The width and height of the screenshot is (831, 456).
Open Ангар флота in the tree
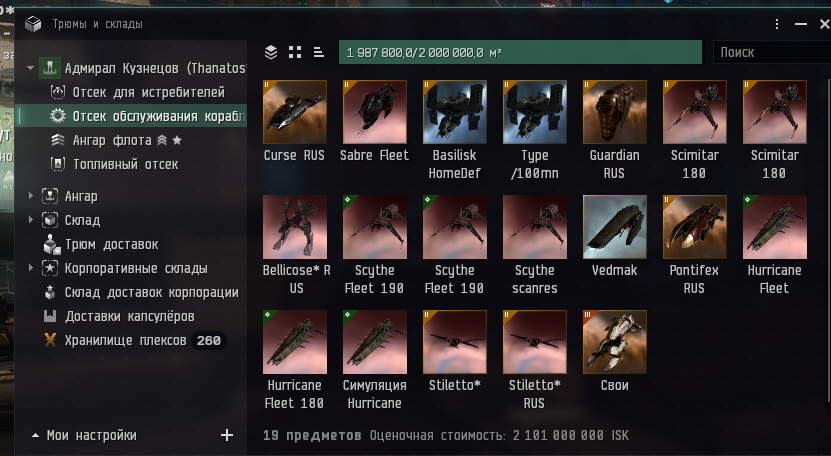click(x=110, y=141)
